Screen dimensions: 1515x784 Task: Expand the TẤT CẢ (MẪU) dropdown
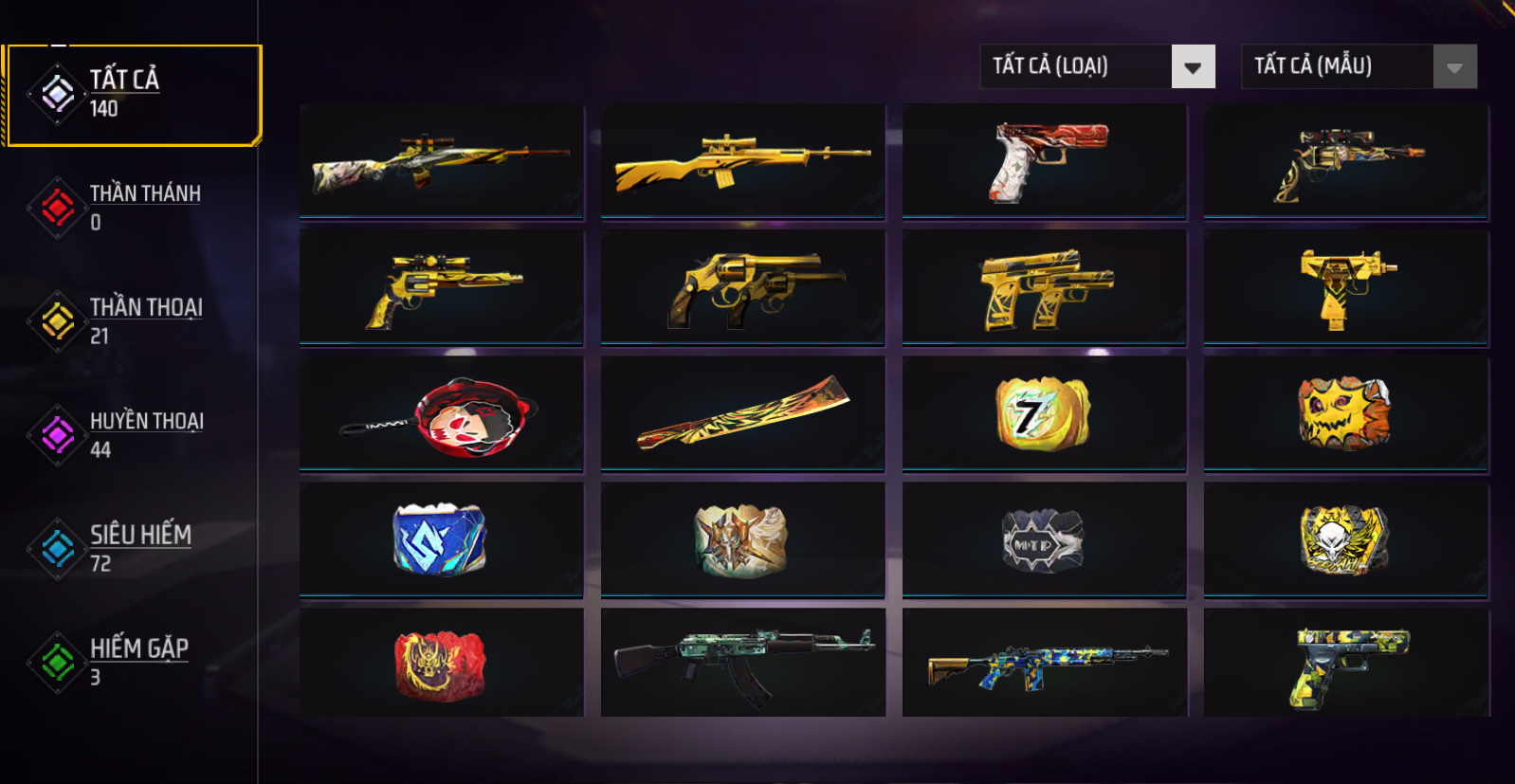(1359, 66)
